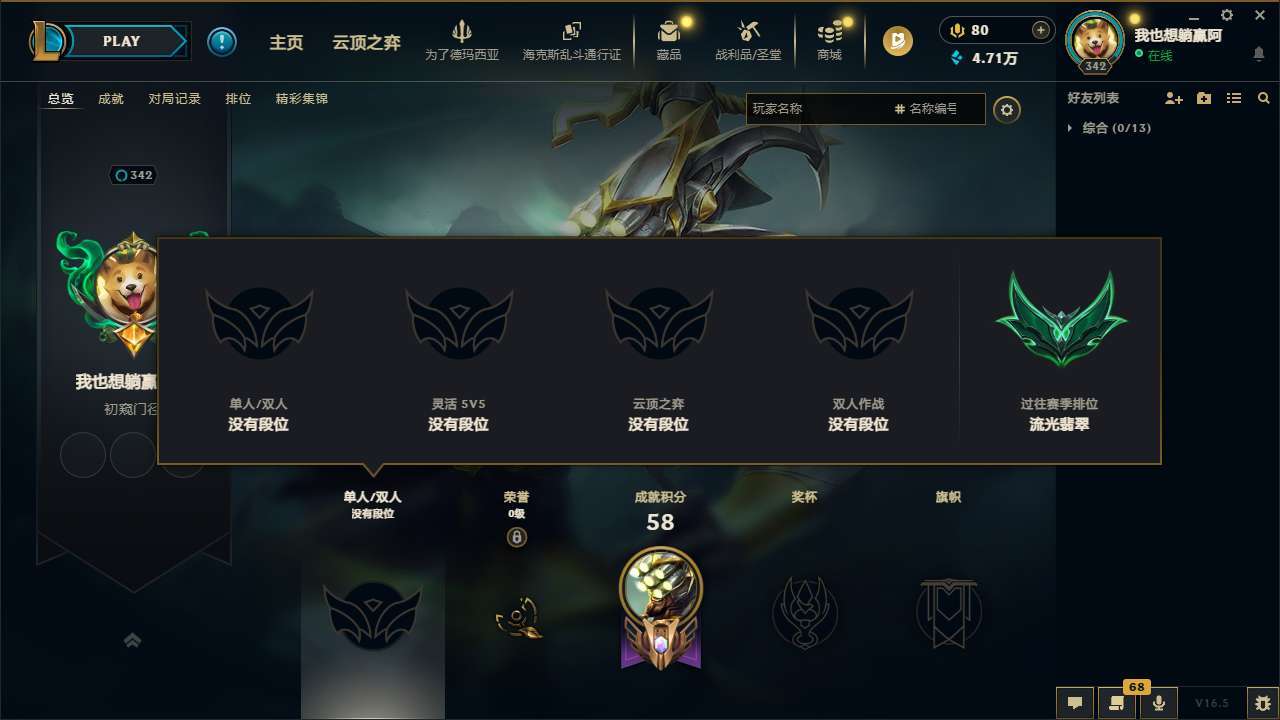Open the friend list search magnifier icon
The image size is (1280, 720).
[1264, 98]
